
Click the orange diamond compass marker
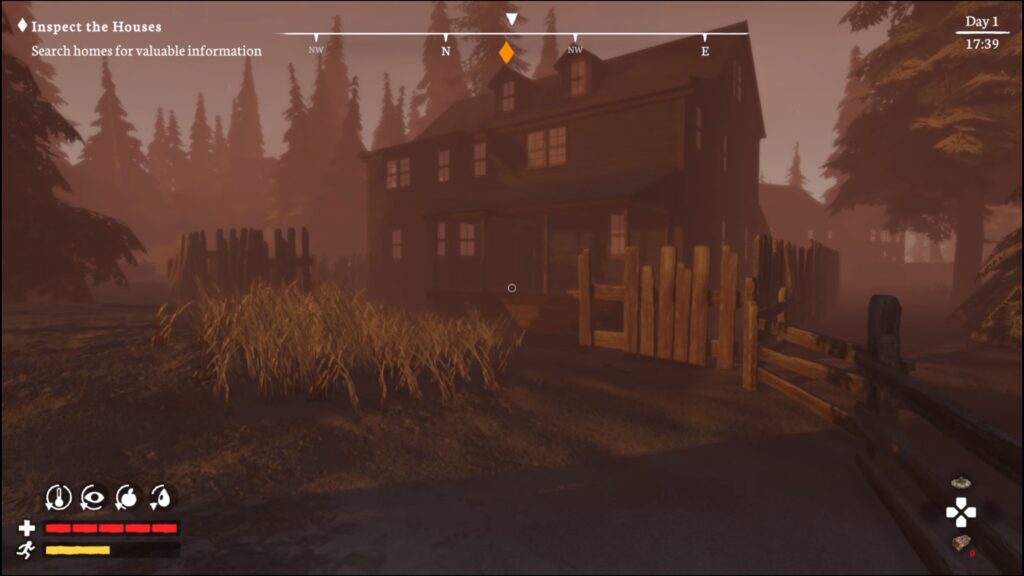coord(507,53)
